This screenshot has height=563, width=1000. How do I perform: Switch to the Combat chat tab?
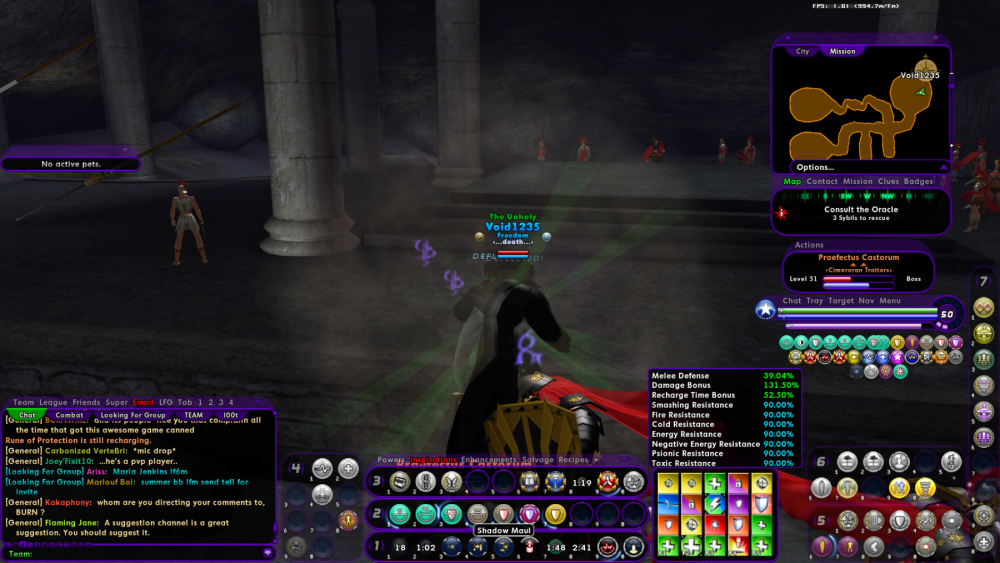[69, 415]
